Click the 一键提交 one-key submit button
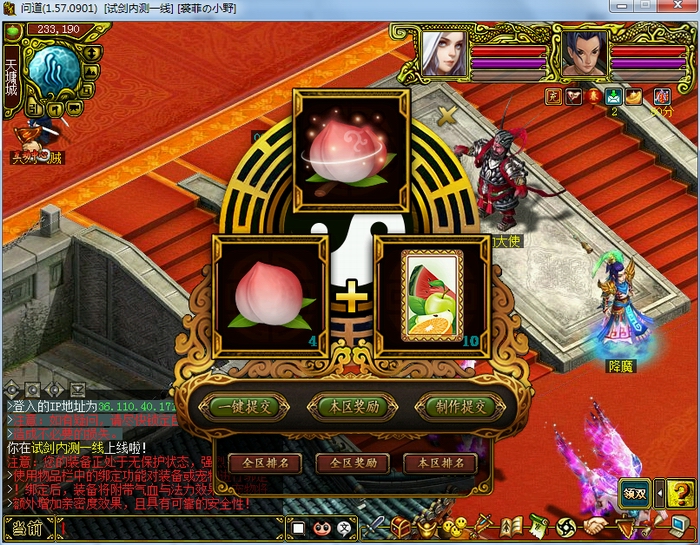The width and height of the screenshot is (700, 545). click(x=244, y=406)
